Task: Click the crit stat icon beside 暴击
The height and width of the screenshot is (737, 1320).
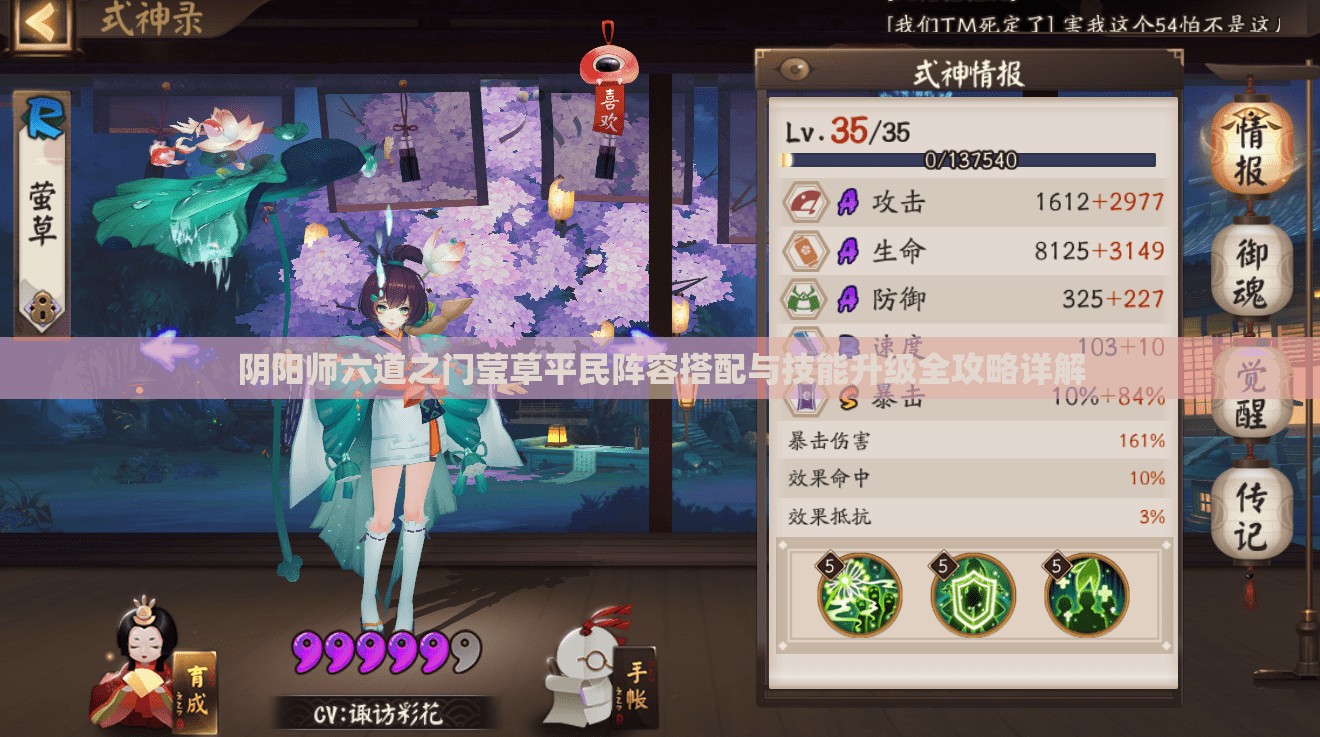Action: pos(806,396)
